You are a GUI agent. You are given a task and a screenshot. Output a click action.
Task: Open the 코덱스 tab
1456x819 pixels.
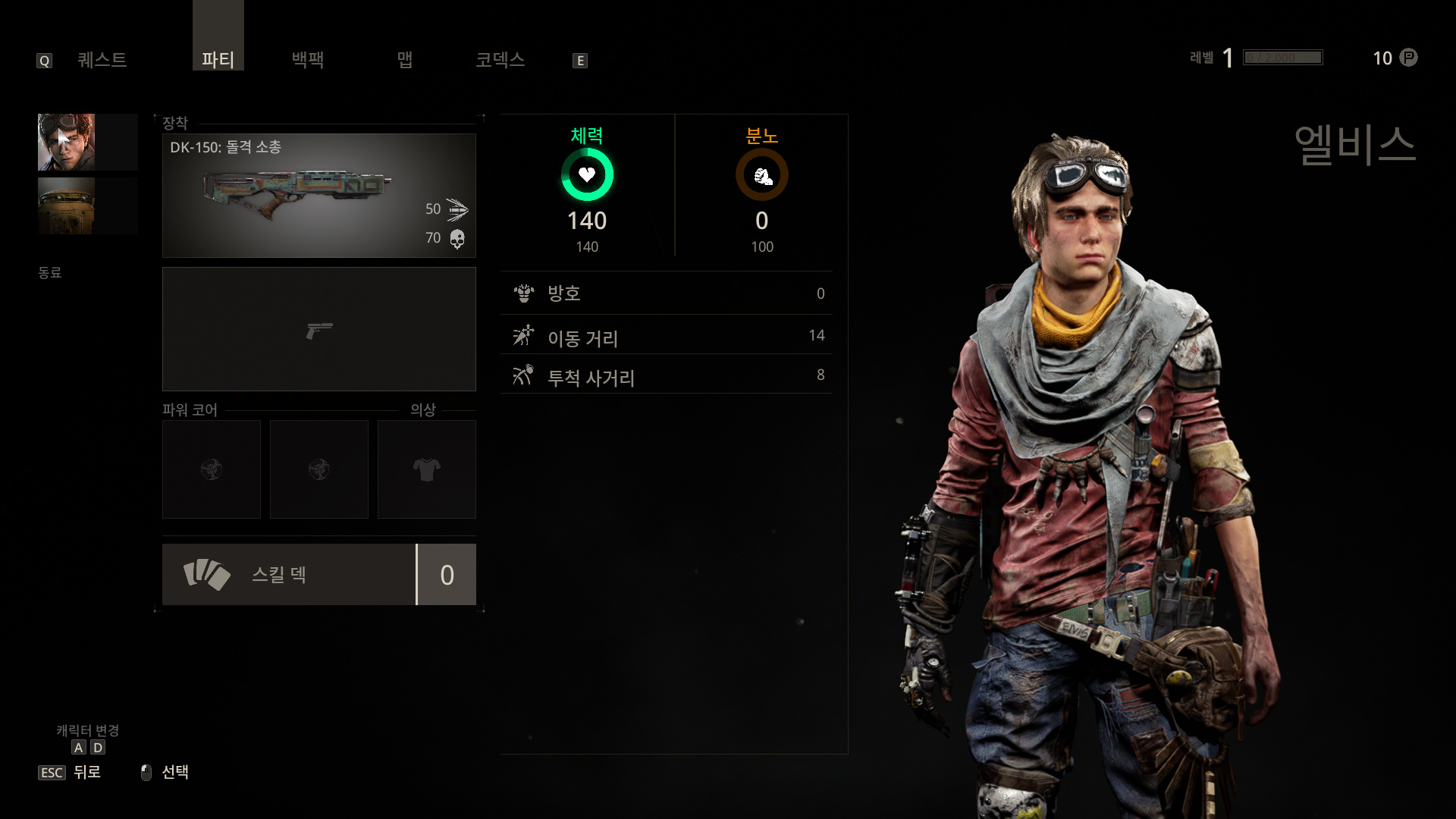point(500,60)
